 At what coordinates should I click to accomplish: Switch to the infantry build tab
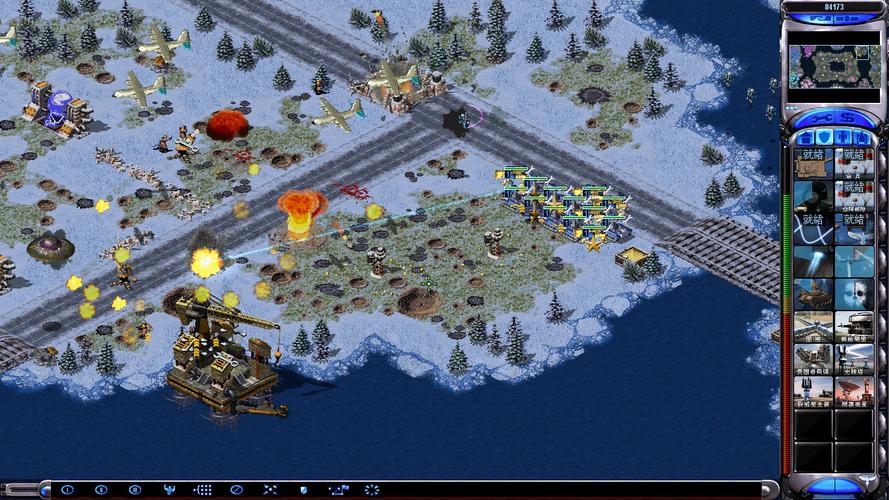[x=843, y=136]
